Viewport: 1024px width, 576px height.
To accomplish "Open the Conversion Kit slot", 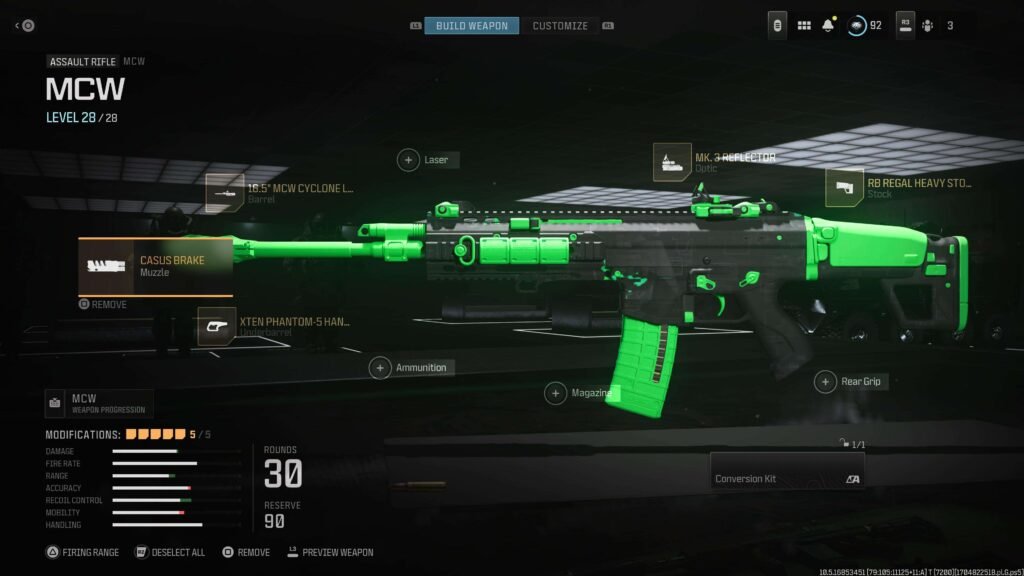I will [787, 471].
